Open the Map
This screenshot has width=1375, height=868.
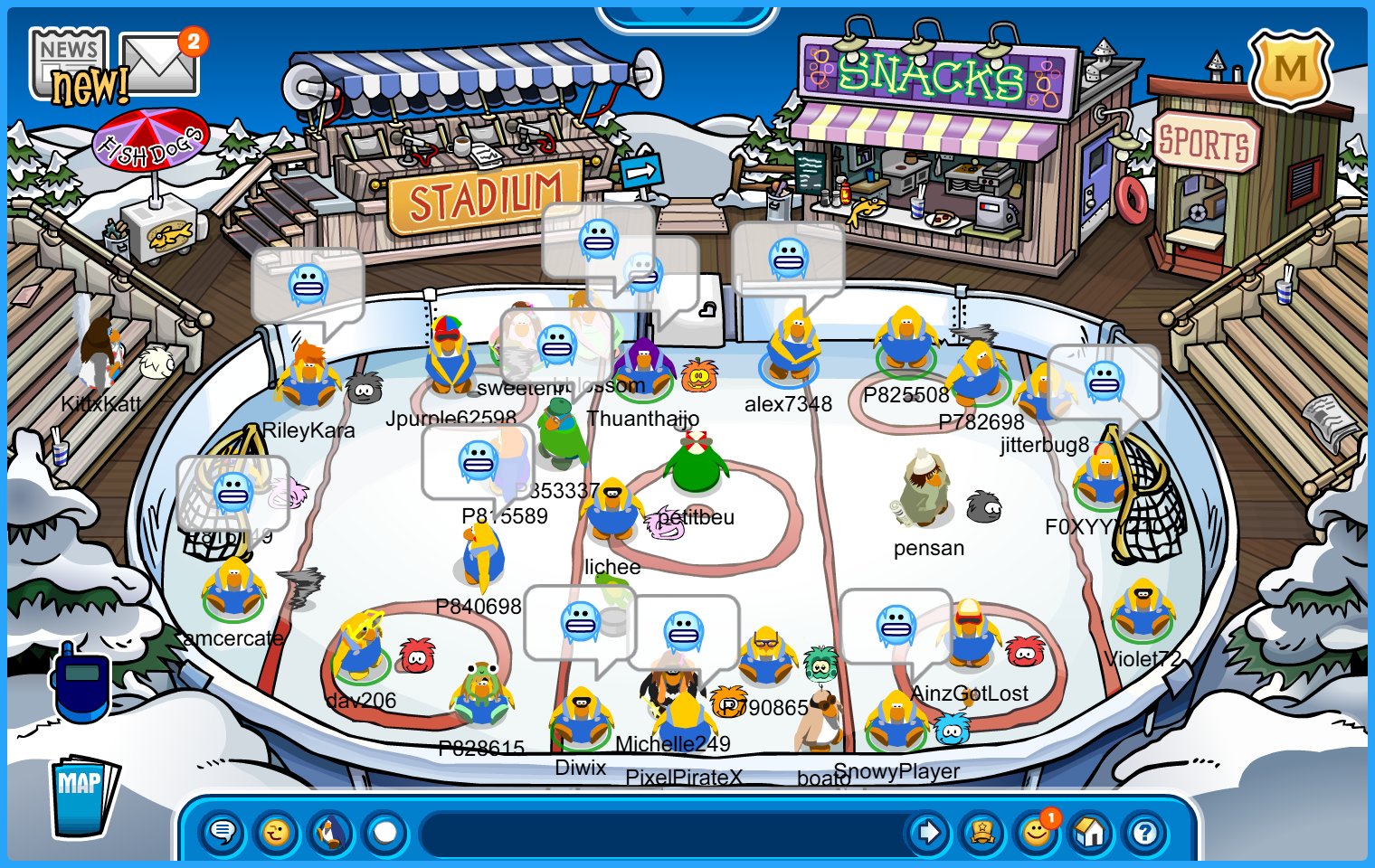(x=82, y=796)
